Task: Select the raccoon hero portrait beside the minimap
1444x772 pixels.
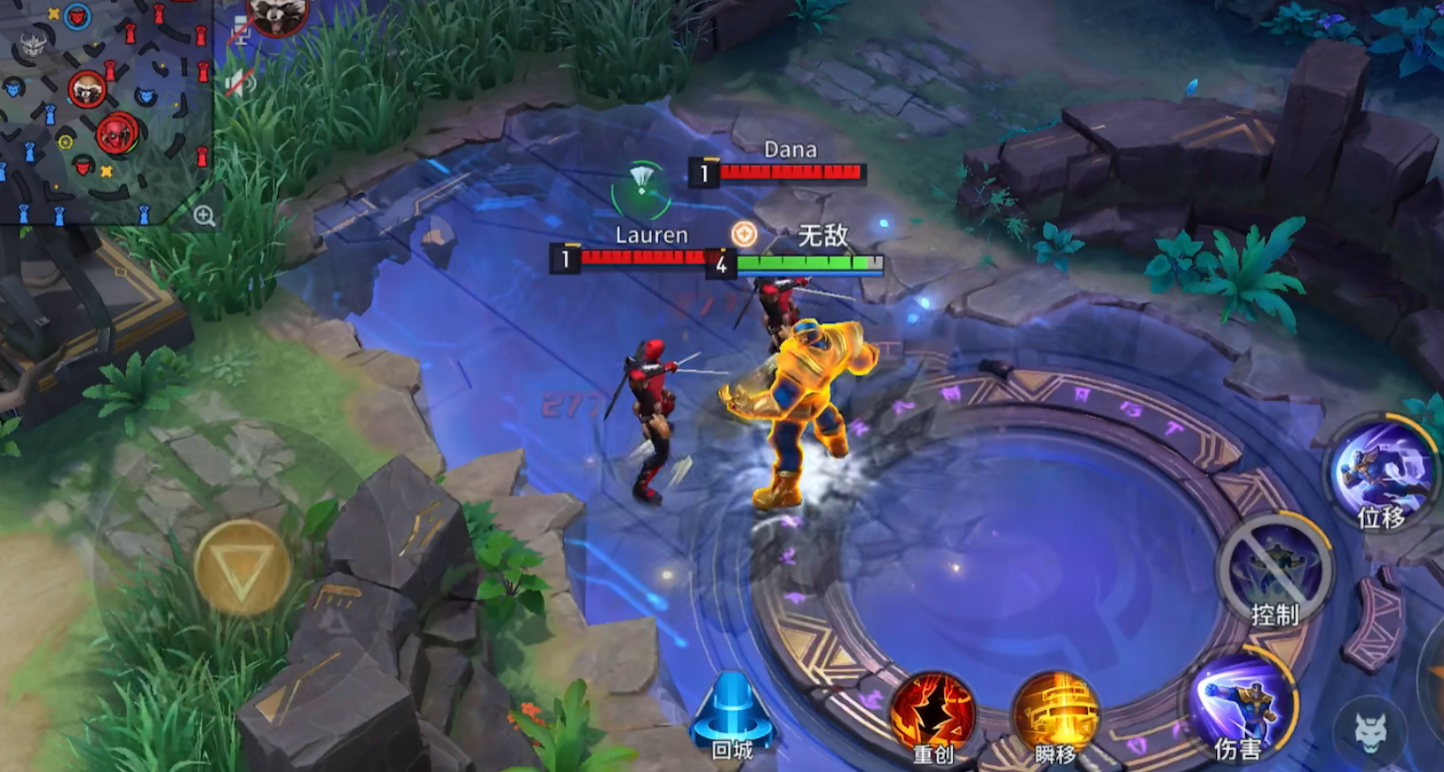Action: [x=277, y=15]
